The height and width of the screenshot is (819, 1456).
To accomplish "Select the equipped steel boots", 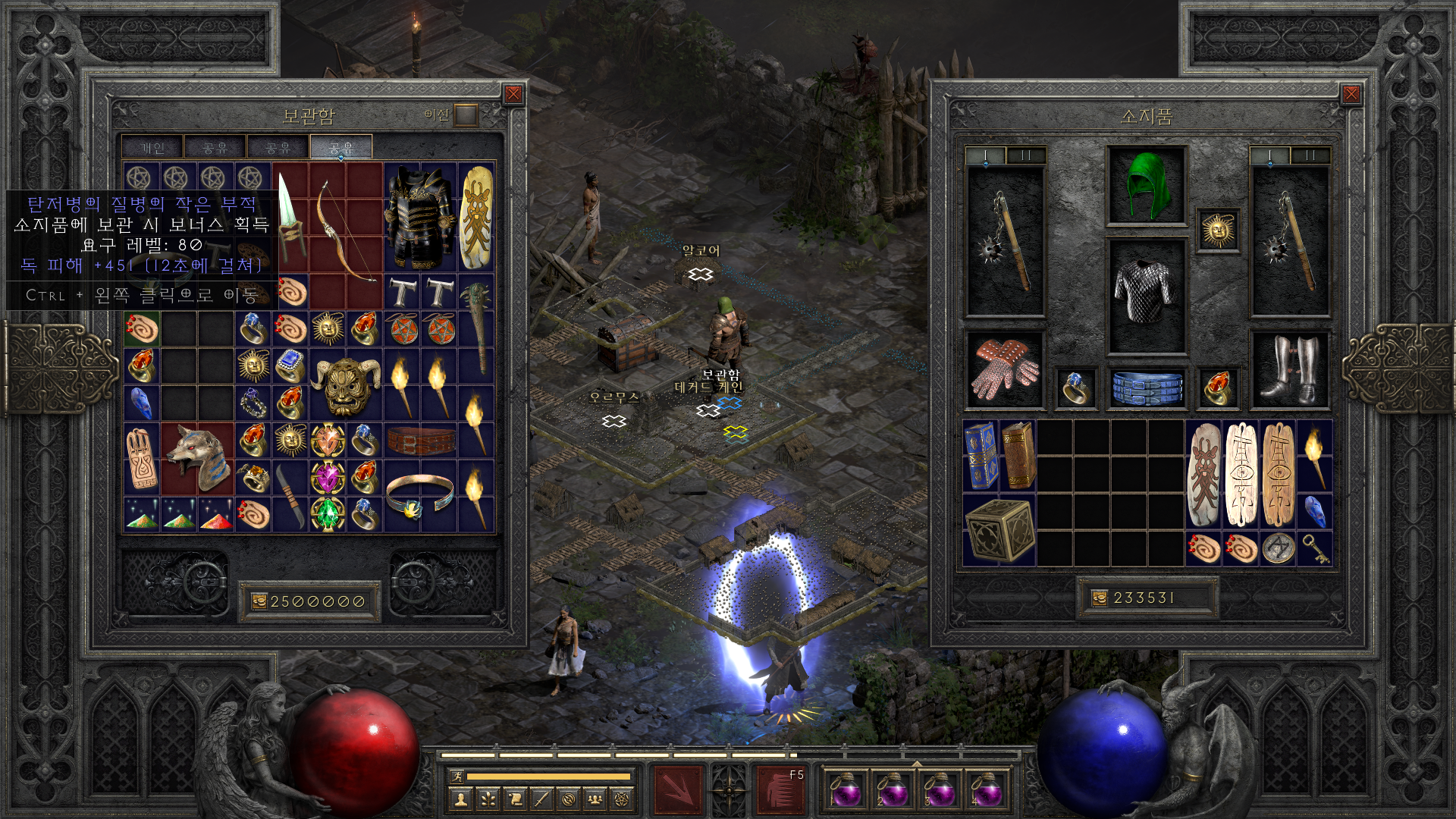I will tap(1289, 370).
